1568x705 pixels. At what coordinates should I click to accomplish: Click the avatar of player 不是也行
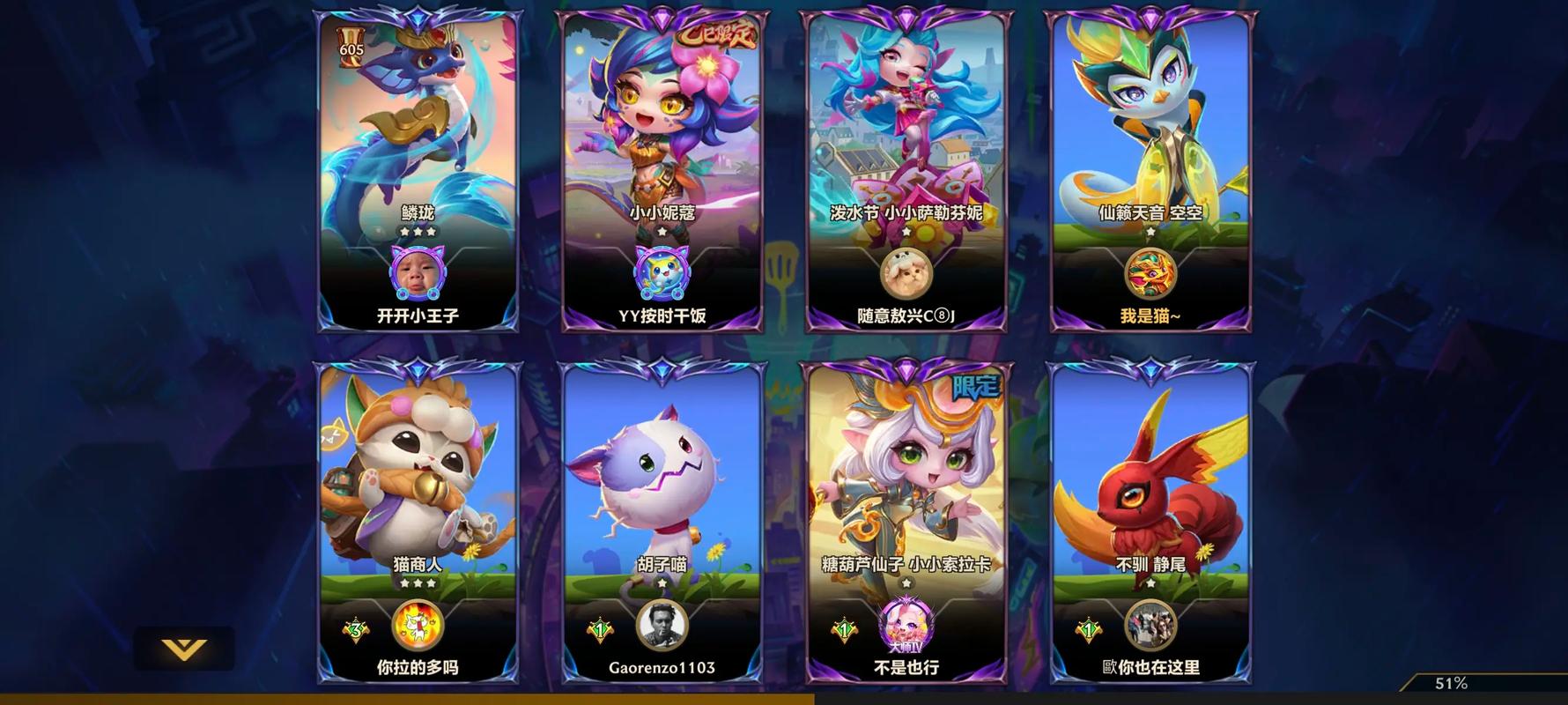tap(906, 624)
